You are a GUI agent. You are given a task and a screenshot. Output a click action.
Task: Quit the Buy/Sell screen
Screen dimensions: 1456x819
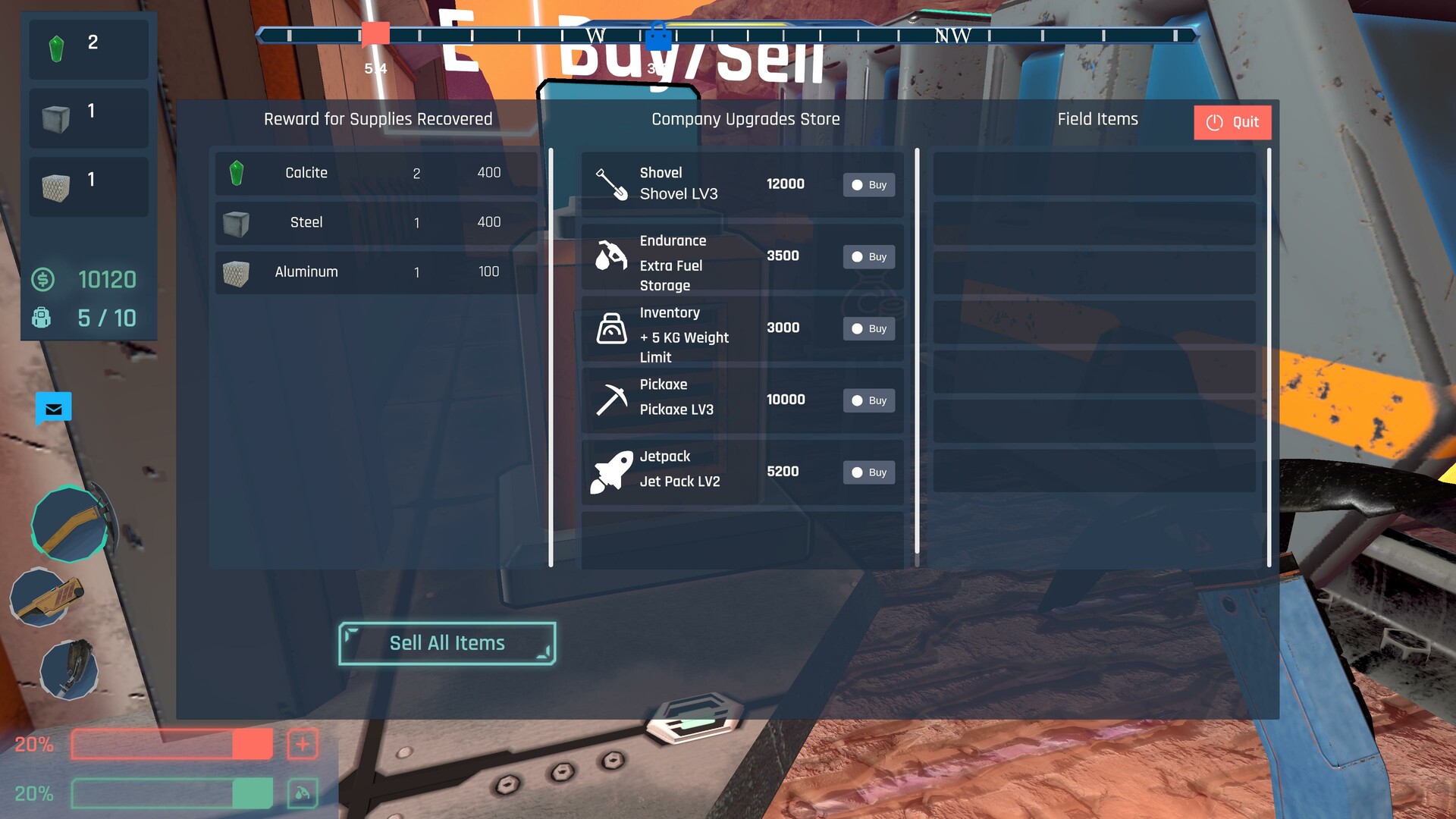[x=1232, y=121]
